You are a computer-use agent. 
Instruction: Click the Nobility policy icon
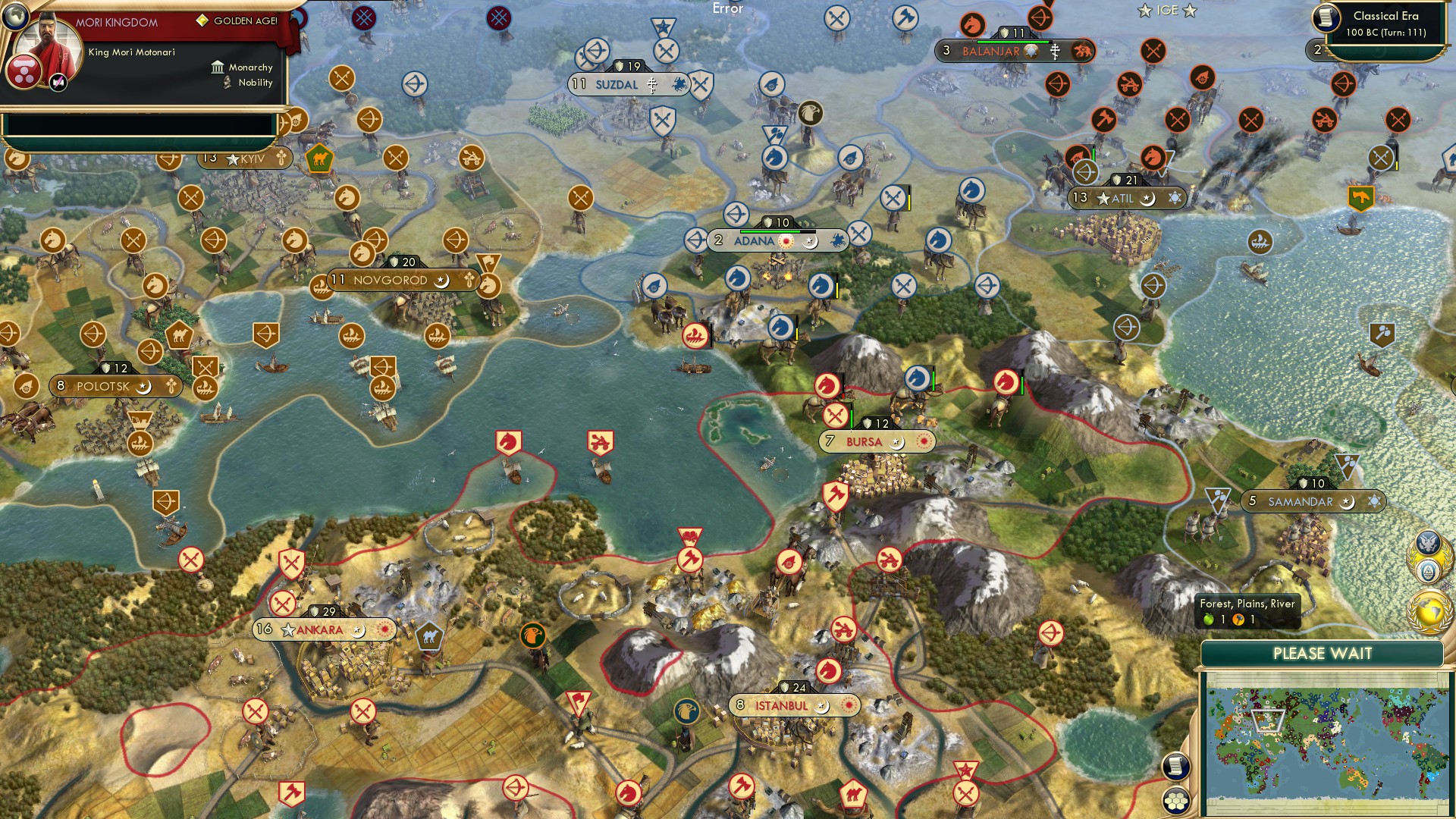pos(227,82)
